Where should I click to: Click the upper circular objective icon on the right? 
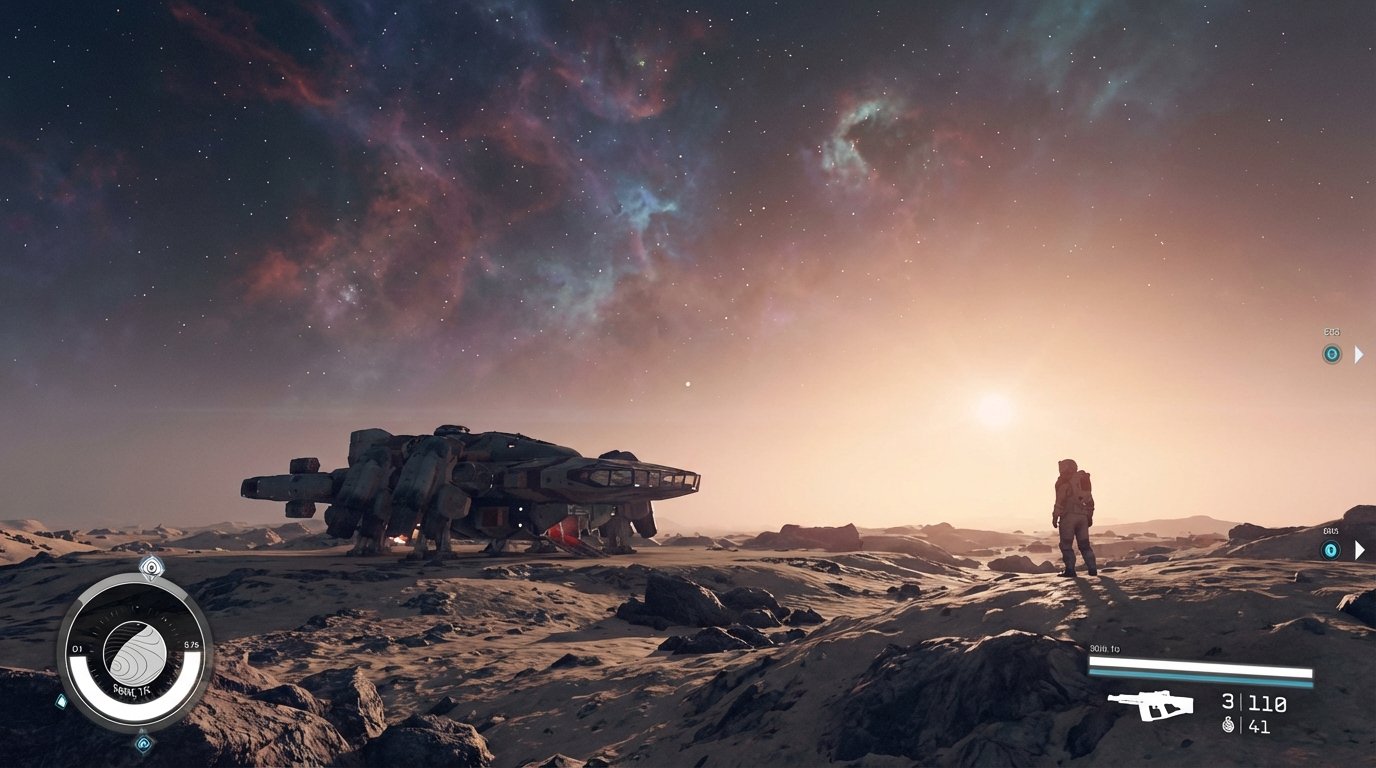pos(1331,355)
